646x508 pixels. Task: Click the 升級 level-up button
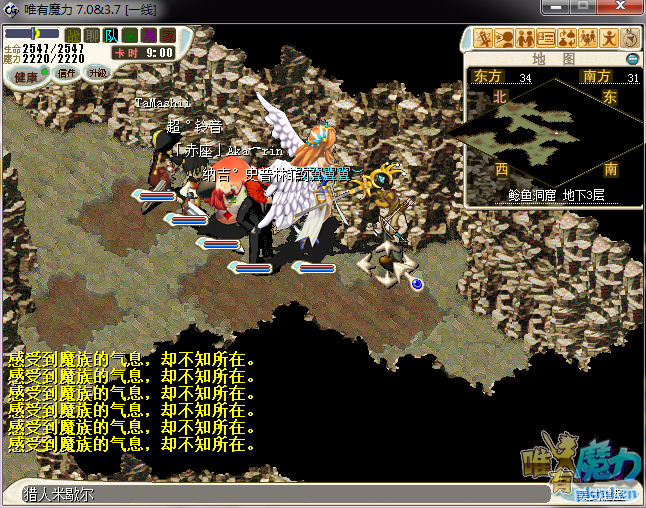tap(97, 73)
